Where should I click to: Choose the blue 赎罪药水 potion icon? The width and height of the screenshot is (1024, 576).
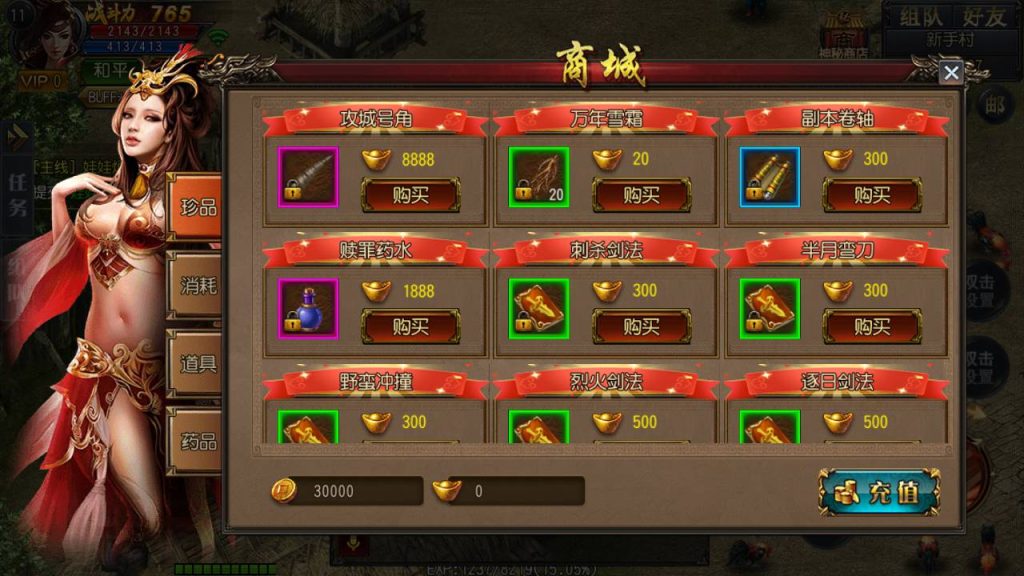pyautogui.click(x=308, y=308)
